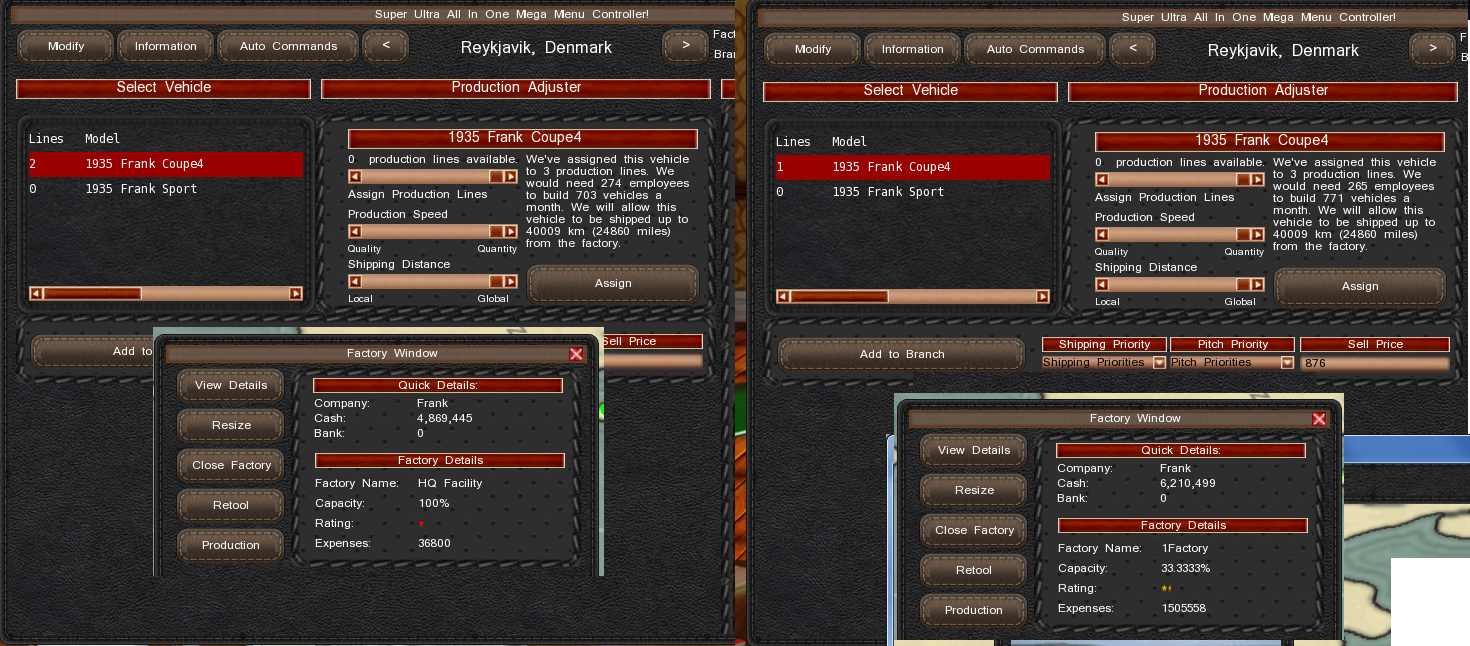Viewport: 1470px width, 646px height.
Task: Click the fully visible Add to Branch button
Action: pos(902,354)
